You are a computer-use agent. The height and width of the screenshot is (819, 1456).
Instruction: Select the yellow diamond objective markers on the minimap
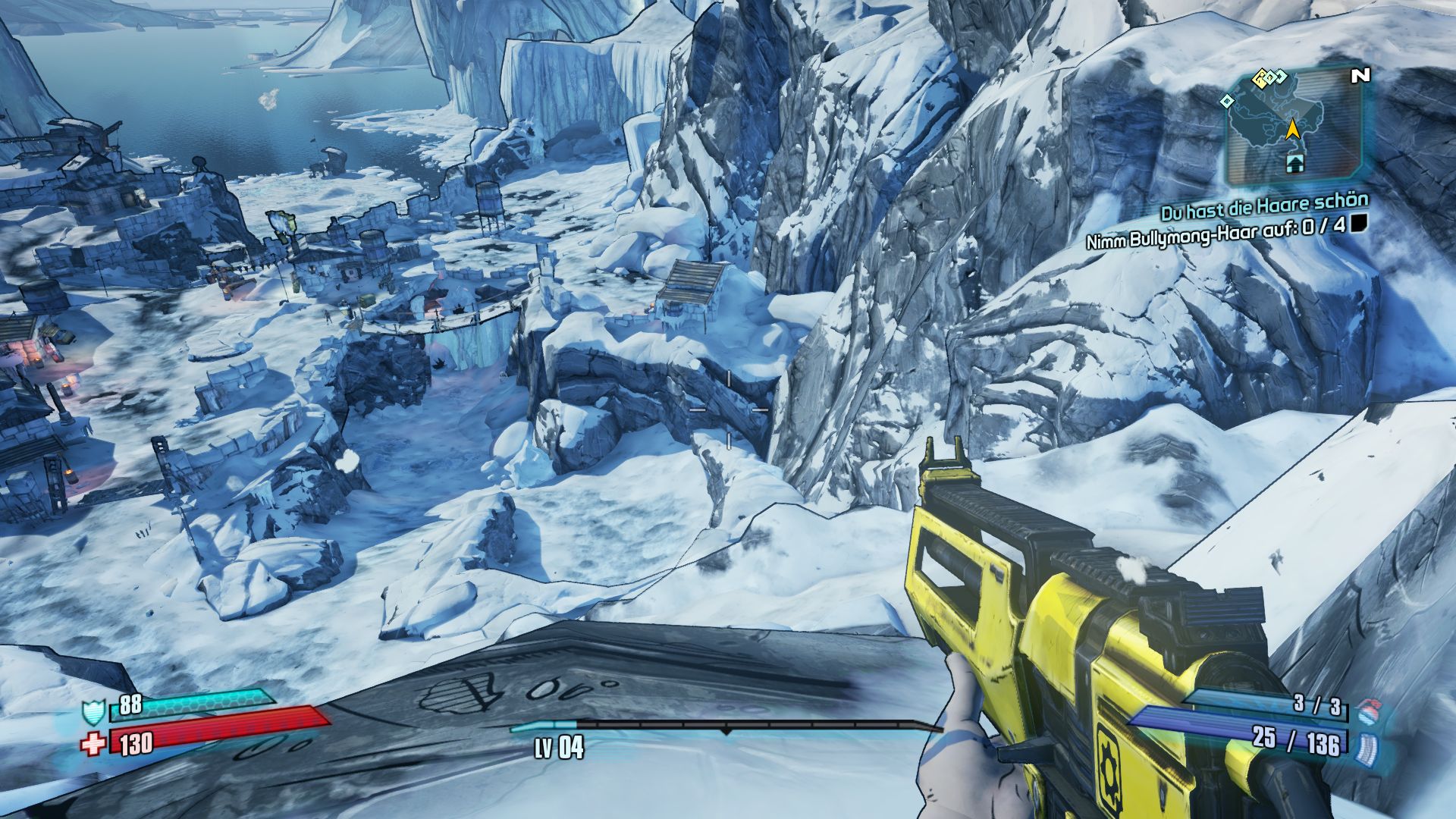1264,77
